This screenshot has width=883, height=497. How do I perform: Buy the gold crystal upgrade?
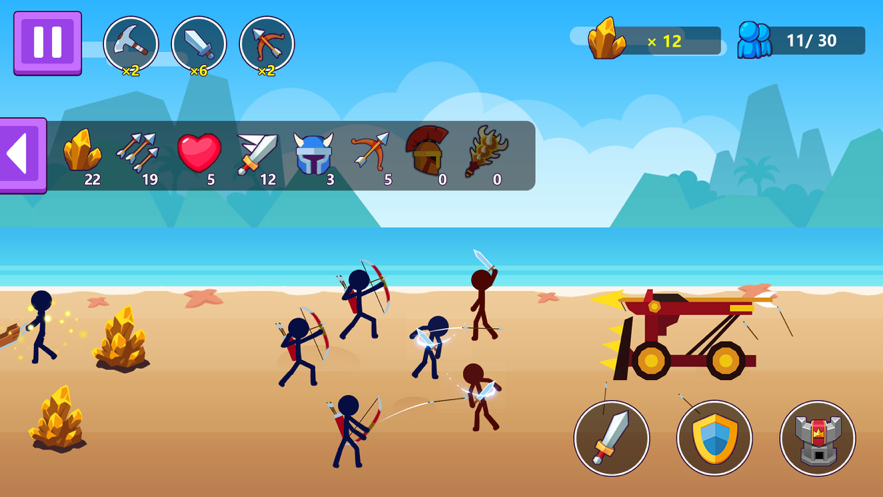(x=83, y=154)
